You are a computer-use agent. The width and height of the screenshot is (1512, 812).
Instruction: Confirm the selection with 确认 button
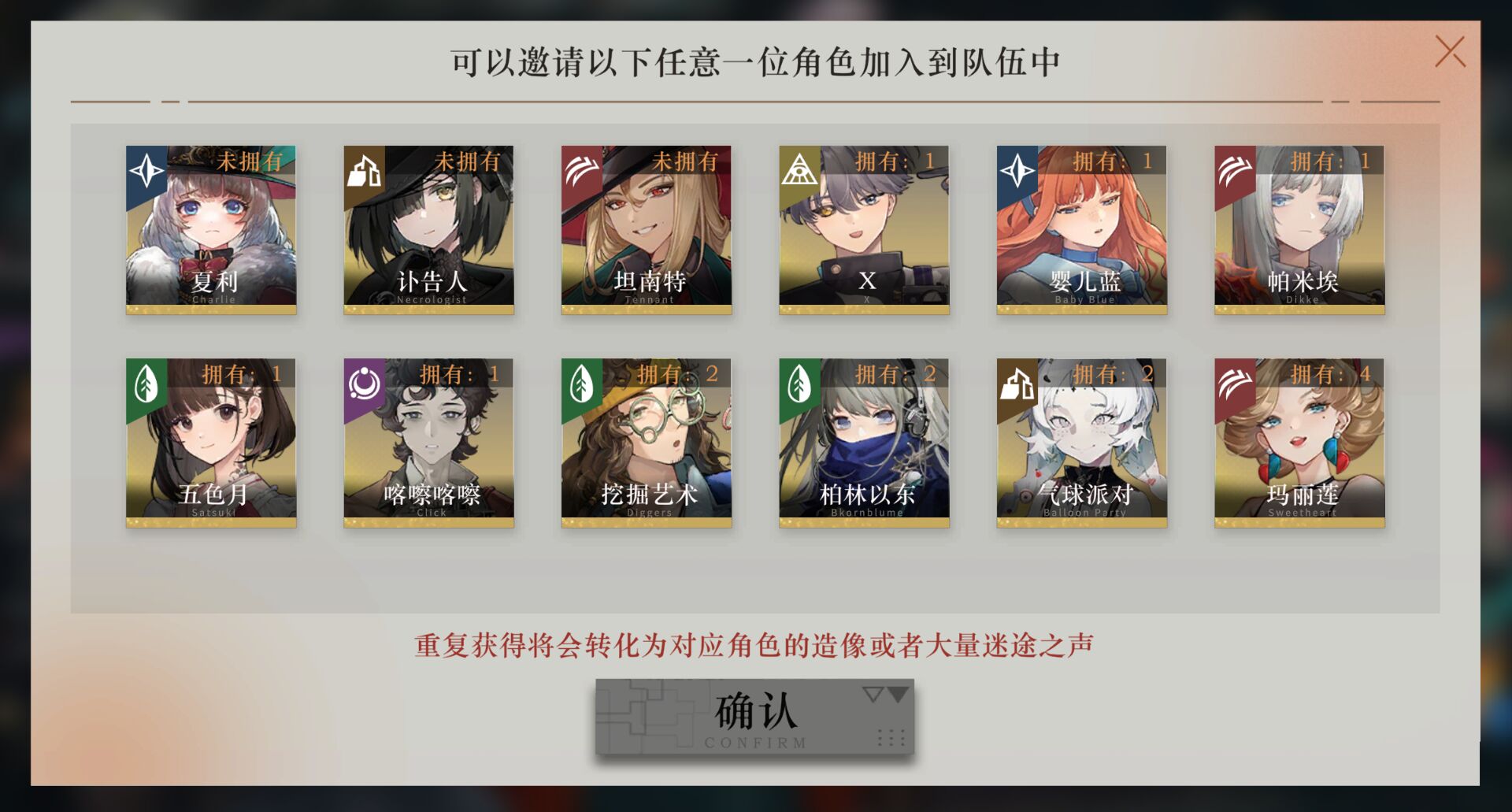coord(754,717)
